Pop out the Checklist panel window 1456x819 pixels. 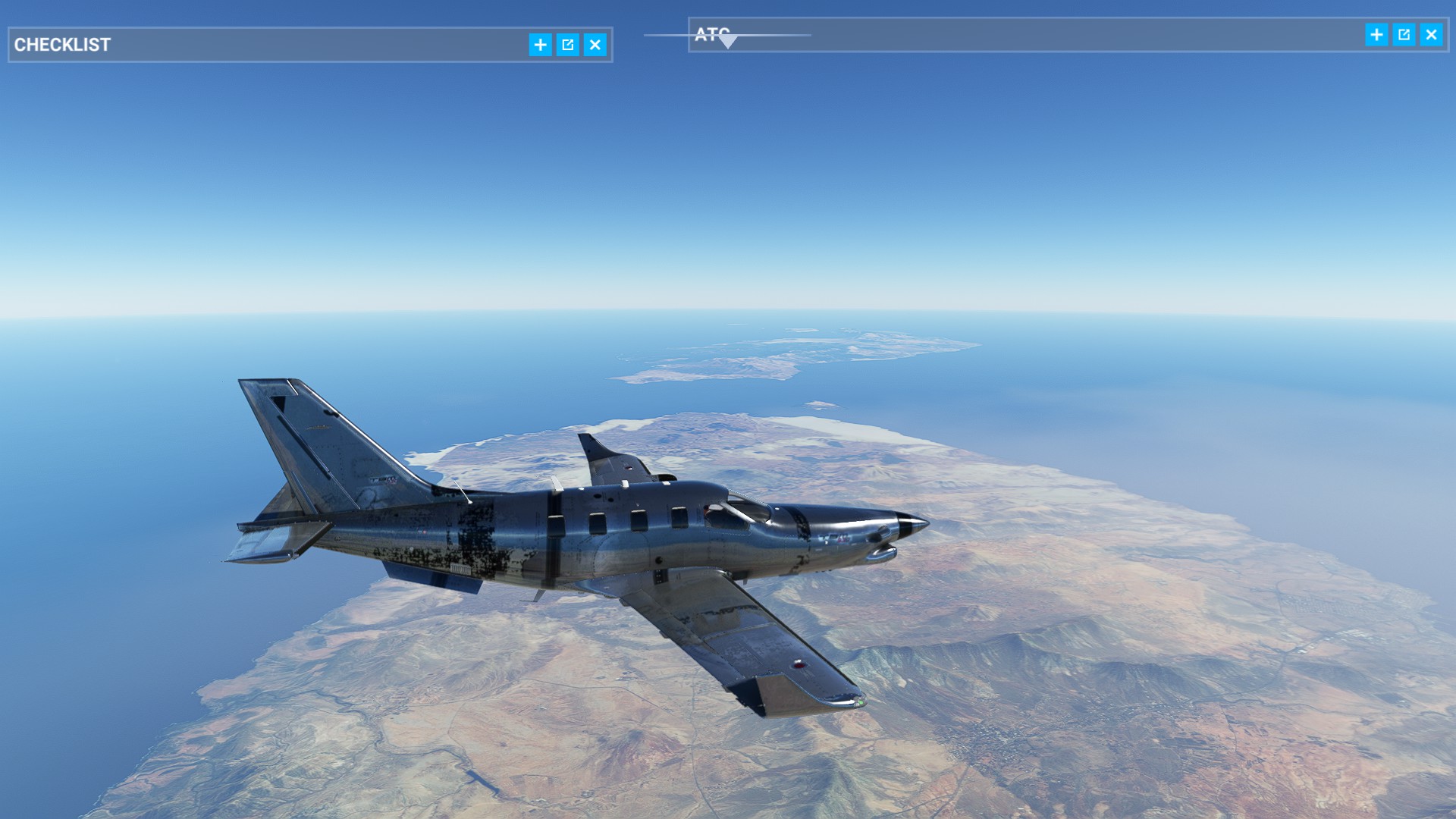click(567, 45)
